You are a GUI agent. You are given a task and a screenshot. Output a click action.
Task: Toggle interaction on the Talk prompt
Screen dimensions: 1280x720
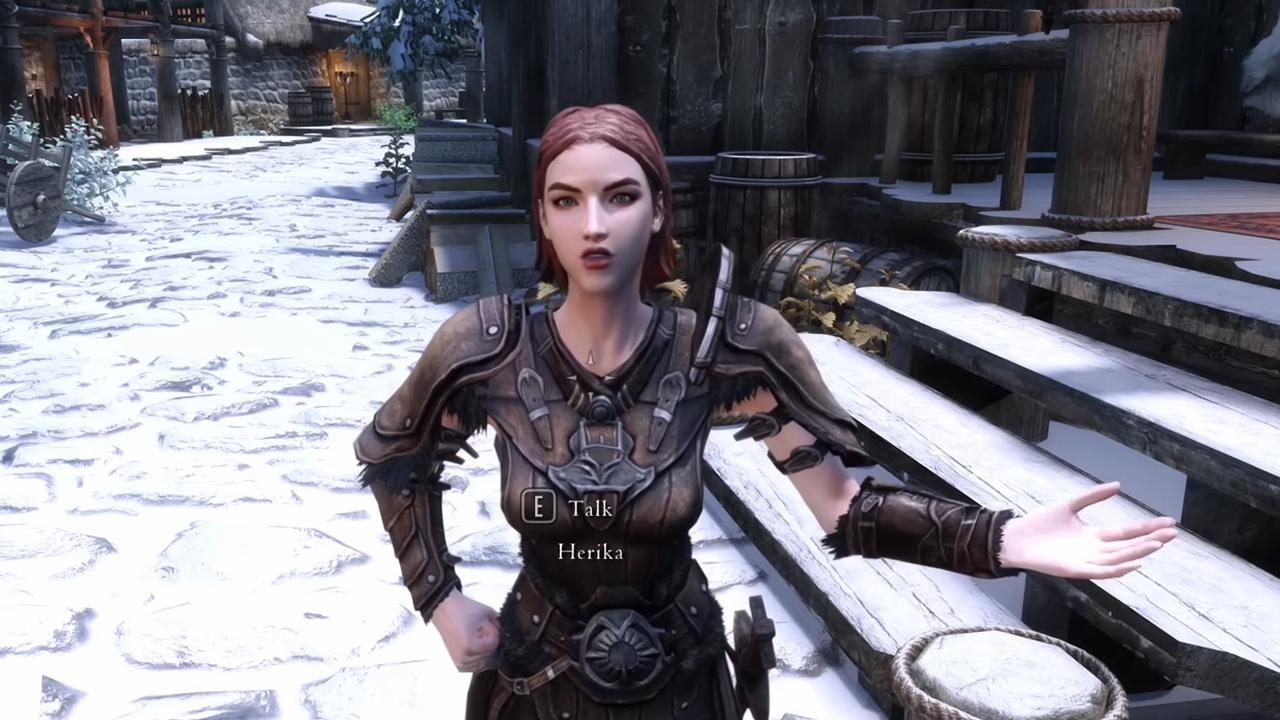(x=570, y=508)
